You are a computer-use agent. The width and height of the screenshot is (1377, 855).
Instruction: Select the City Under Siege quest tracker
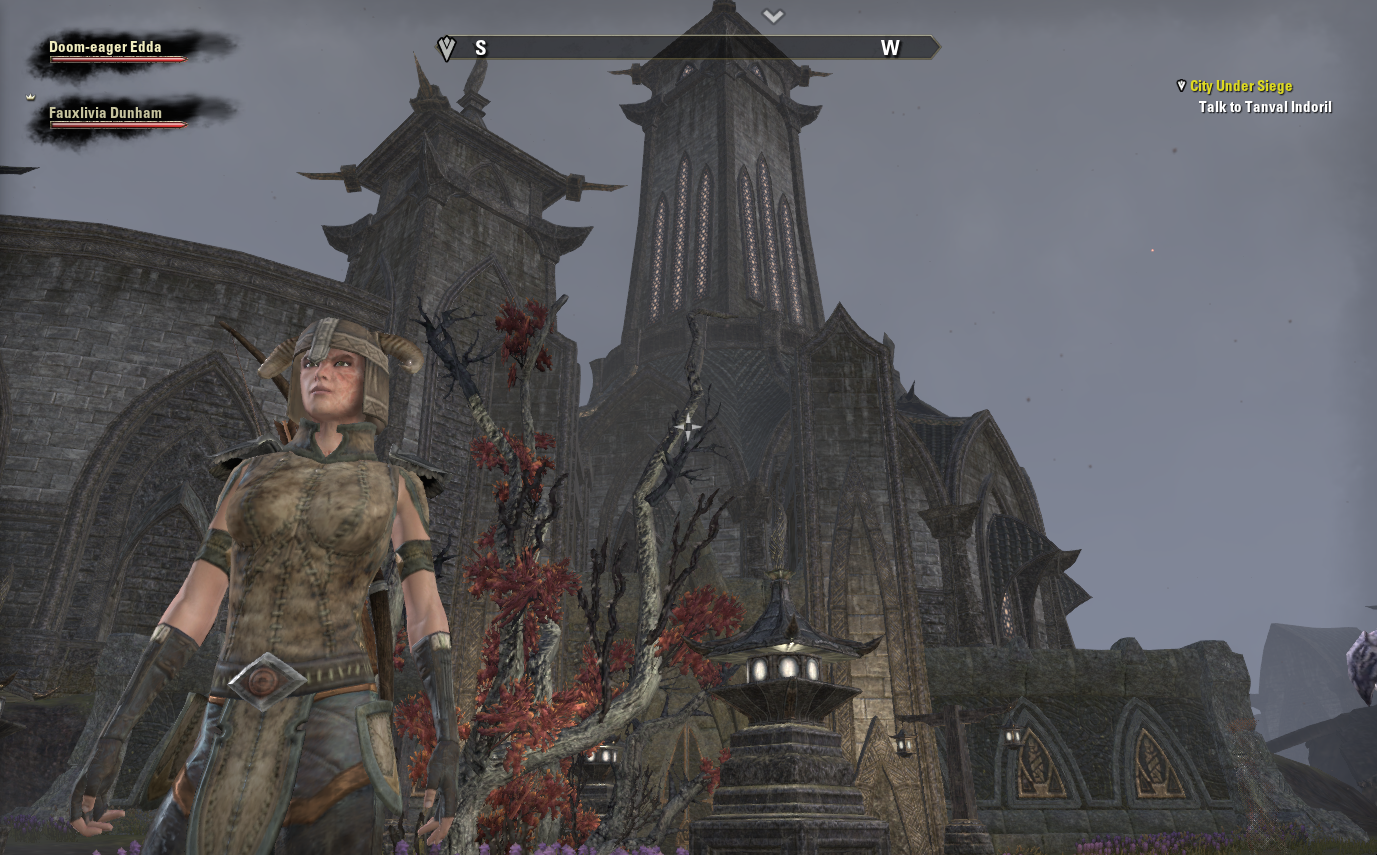coord(1240,87)
